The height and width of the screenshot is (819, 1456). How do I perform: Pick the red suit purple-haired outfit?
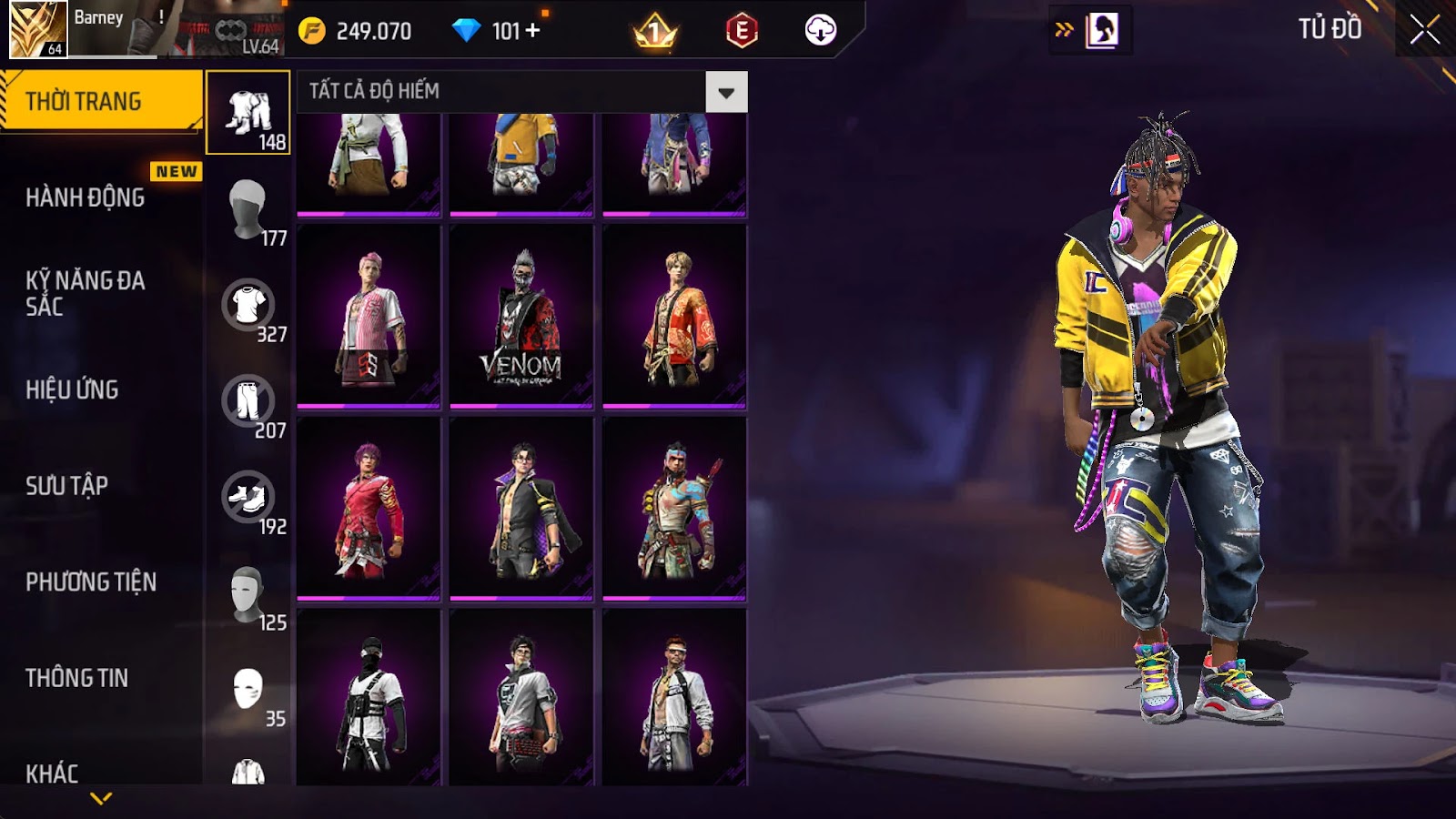pyautogui.click(x=369, y=509)
